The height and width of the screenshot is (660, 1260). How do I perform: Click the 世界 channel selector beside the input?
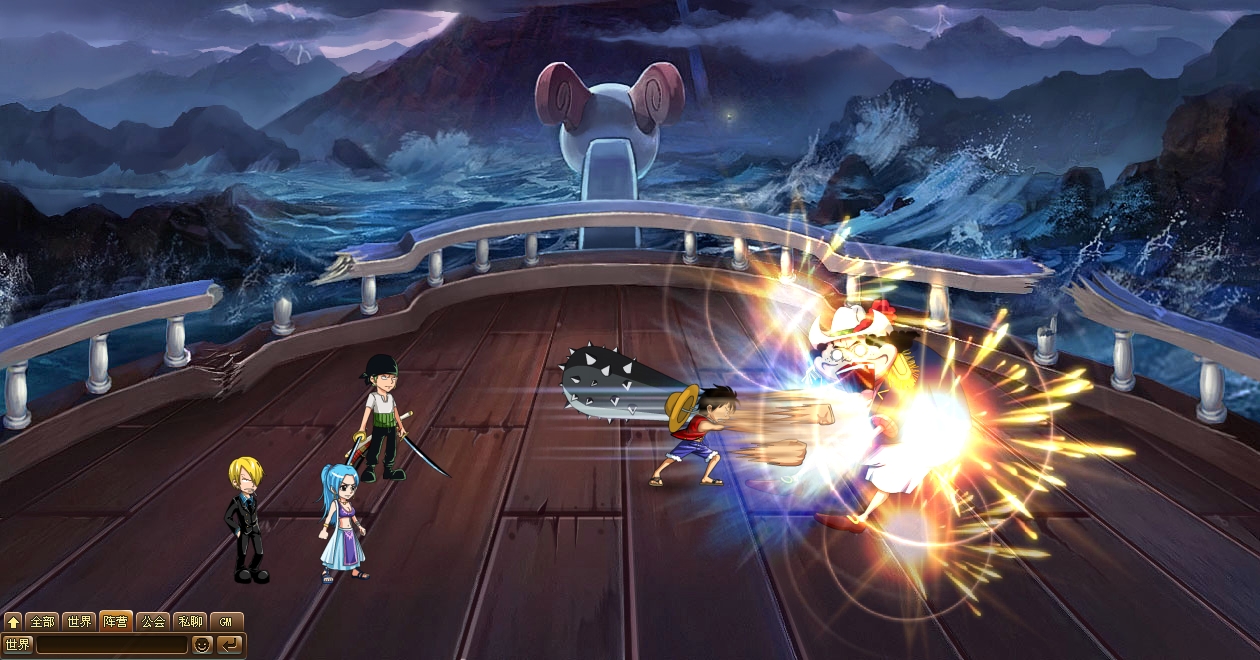(18, 645)
